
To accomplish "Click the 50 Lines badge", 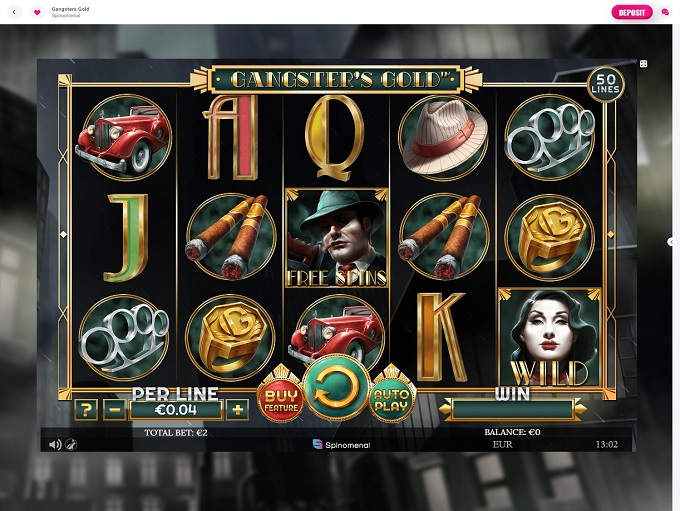I will (x=605, y=84).
